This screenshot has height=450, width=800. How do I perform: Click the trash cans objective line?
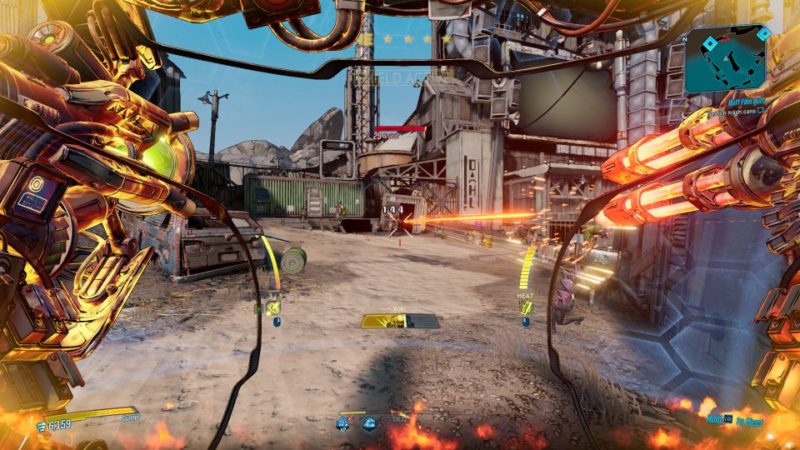[738, 114]
